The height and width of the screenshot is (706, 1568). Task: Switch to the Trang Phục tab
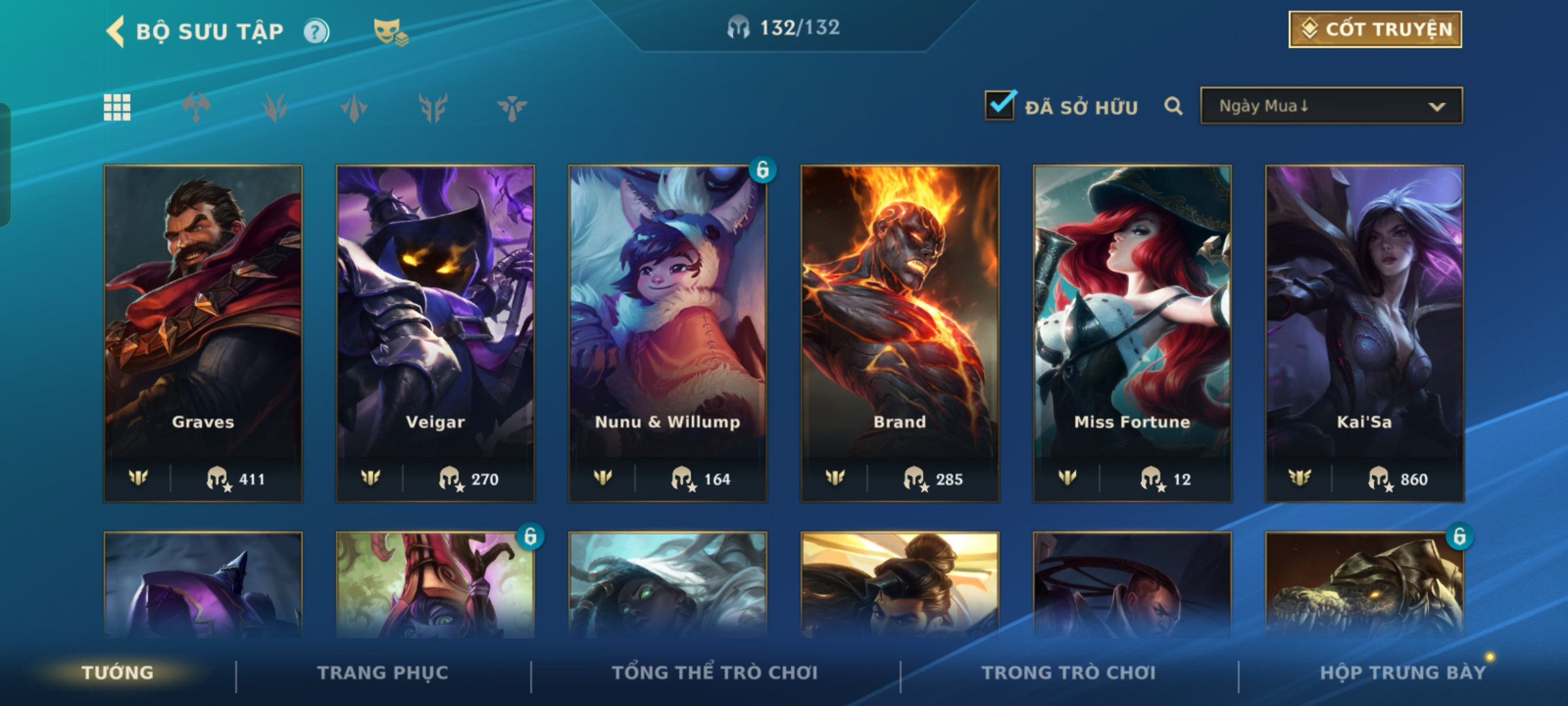383,673
